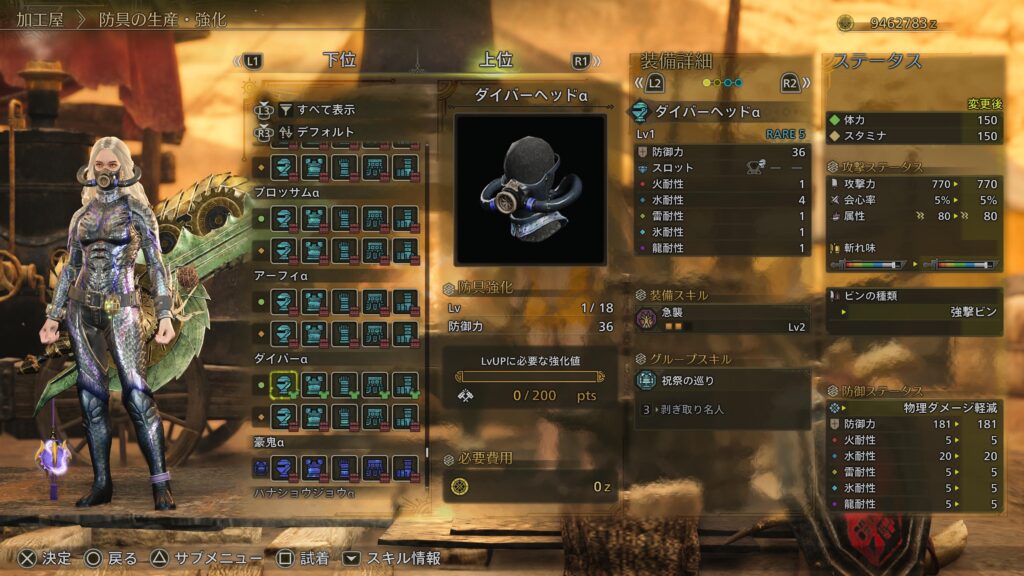
Task: Pick the 豪鬼α leg armor slot
Action: point(405,466)
